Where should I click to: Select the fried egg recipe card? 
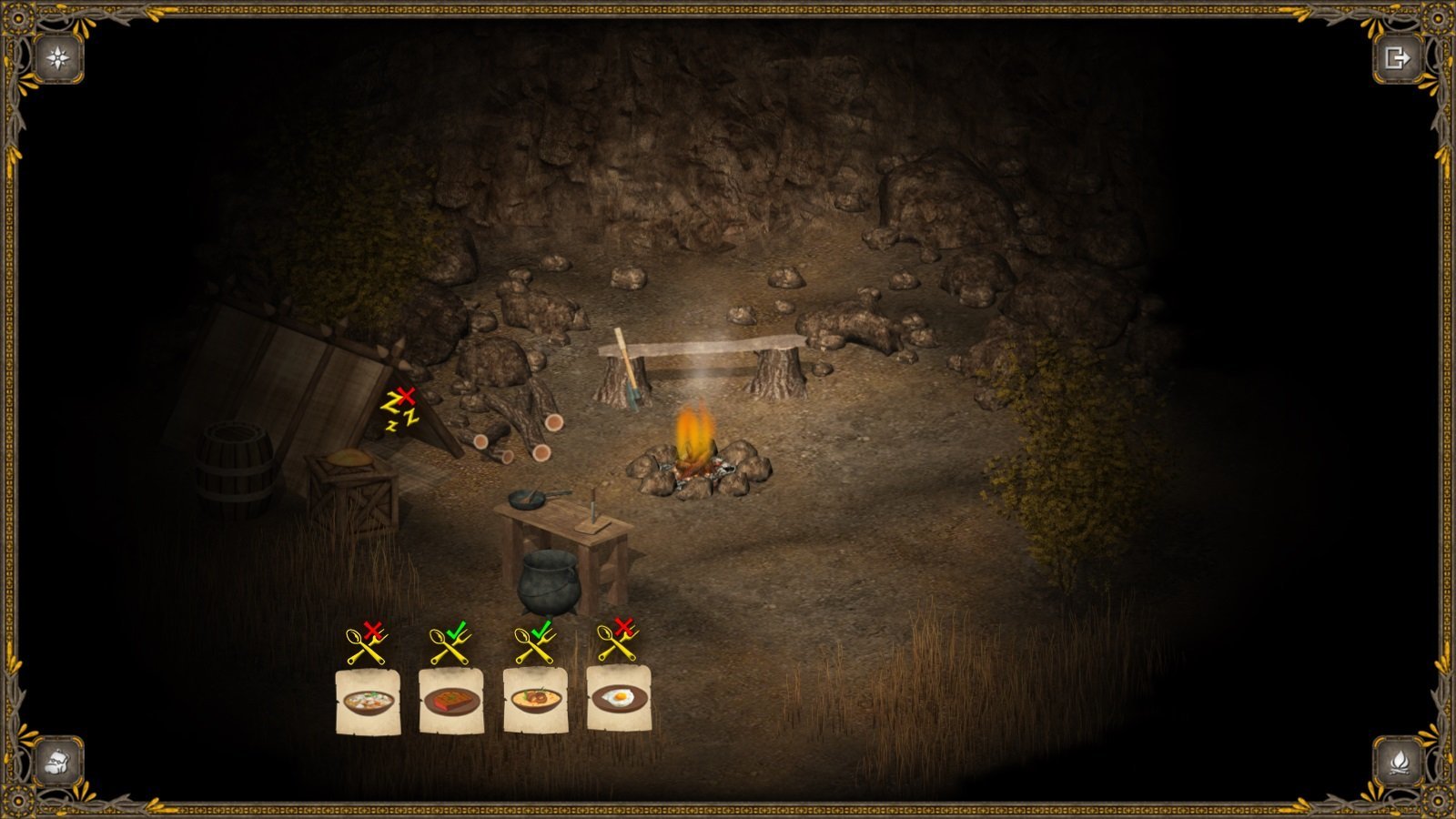(619, 699)
